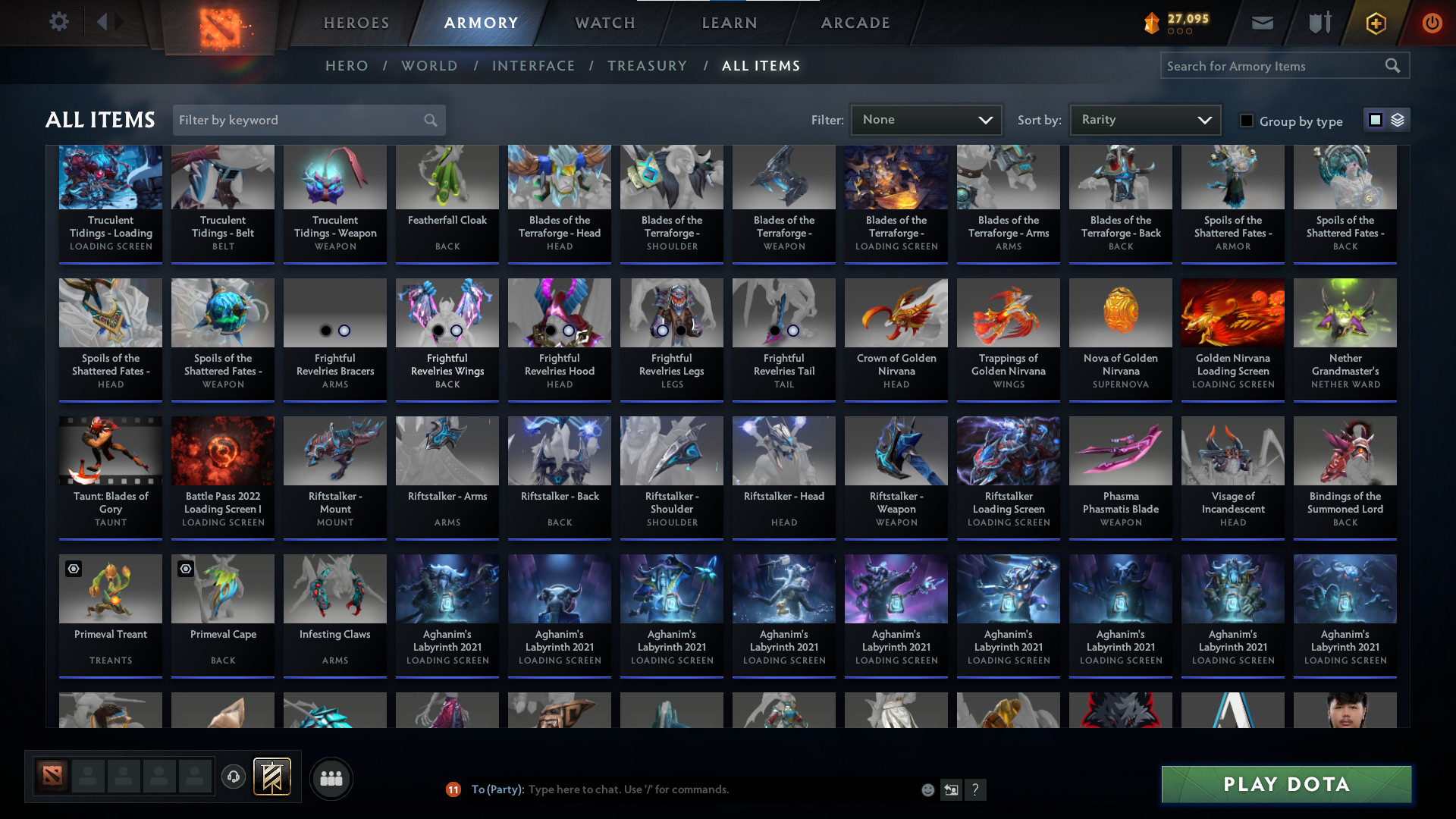Toggle the eye icon on Primeval Treant

pyautogui.click(x=73, y=568)
